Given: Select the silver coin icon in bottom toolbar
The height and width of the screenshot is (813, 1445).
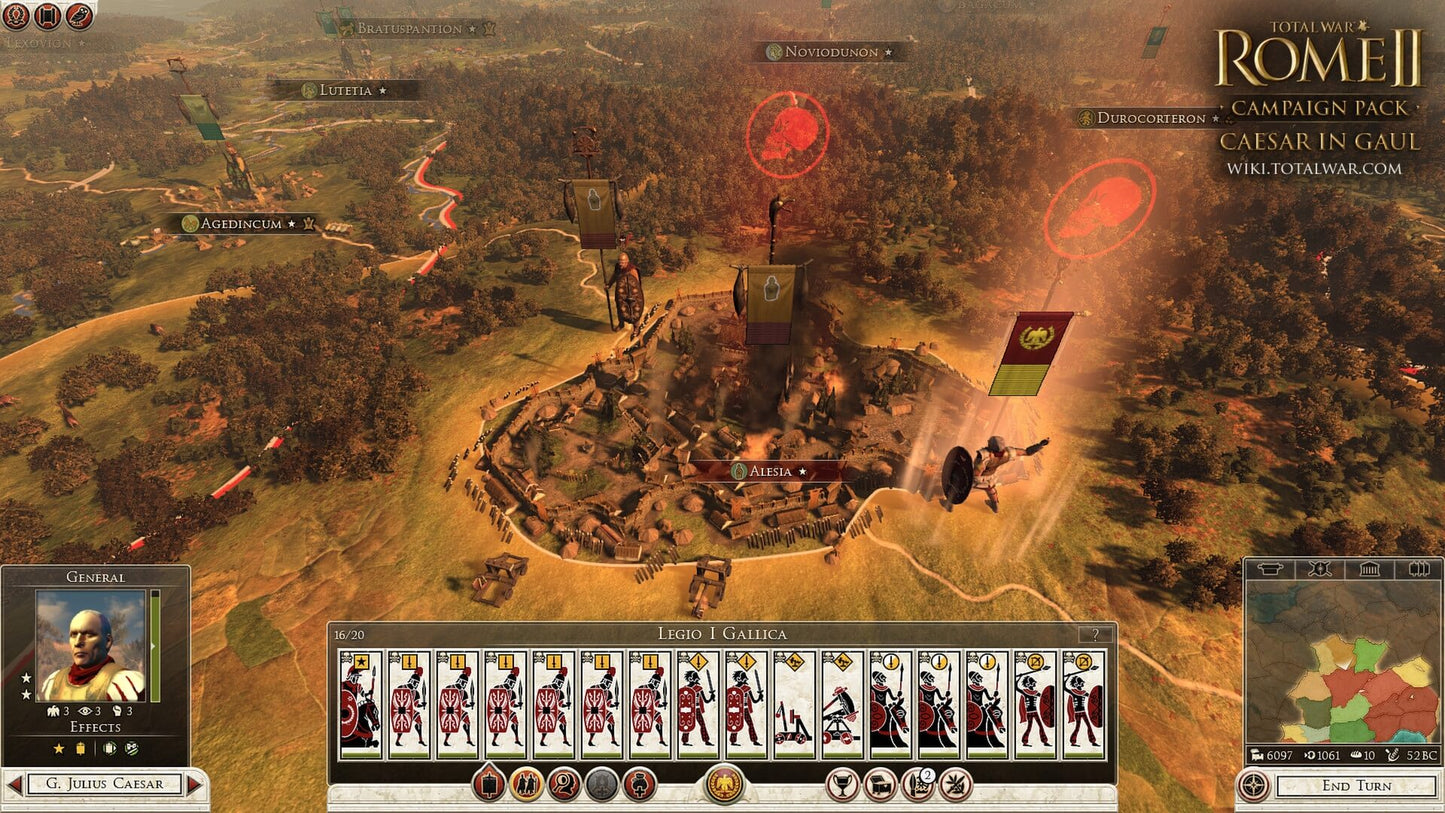Looking at the screenshot, I should (x=600, y=783).
